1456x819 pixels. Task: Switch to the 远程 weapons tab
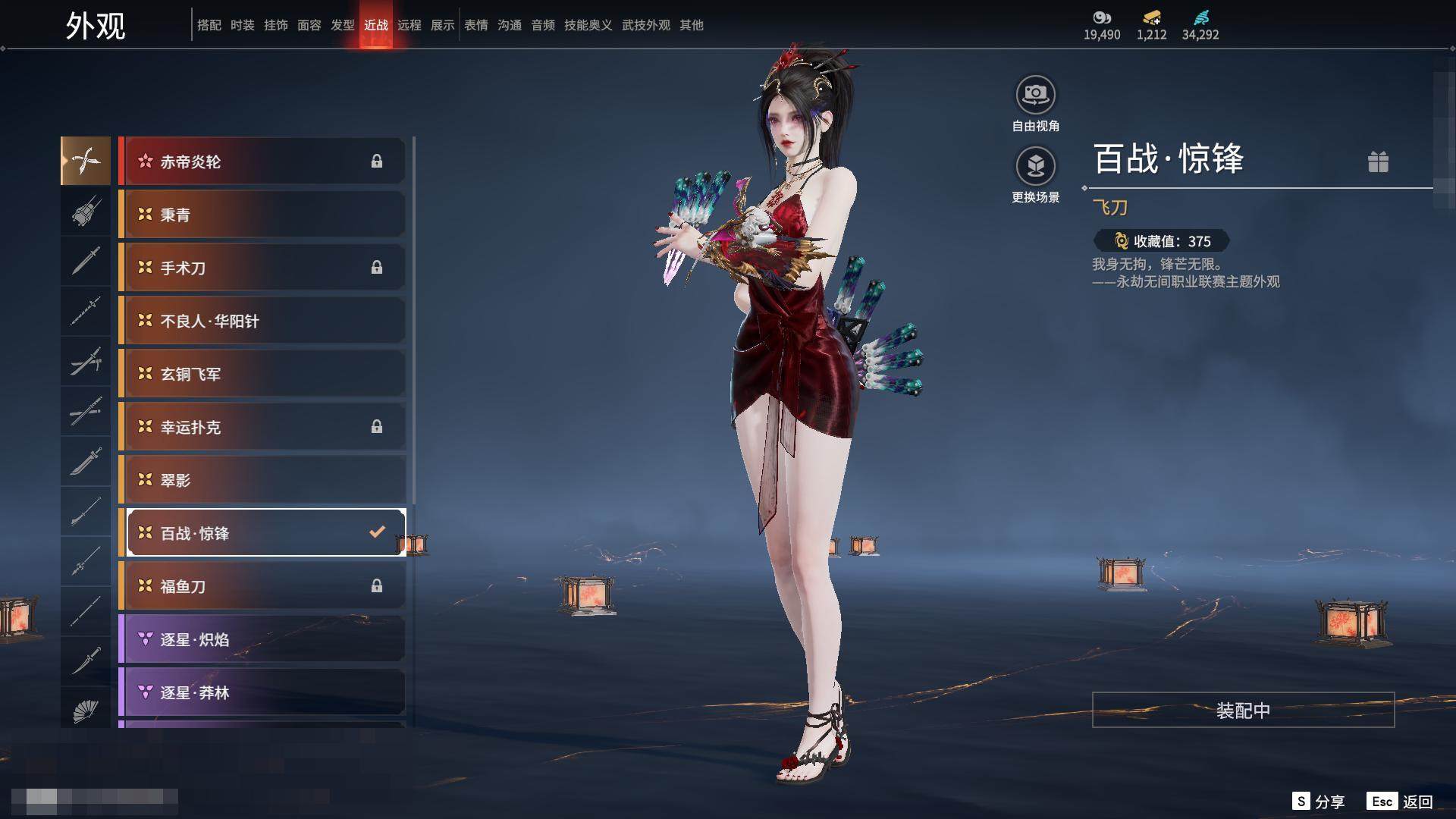pyautogui.click(x=409, y=25)
